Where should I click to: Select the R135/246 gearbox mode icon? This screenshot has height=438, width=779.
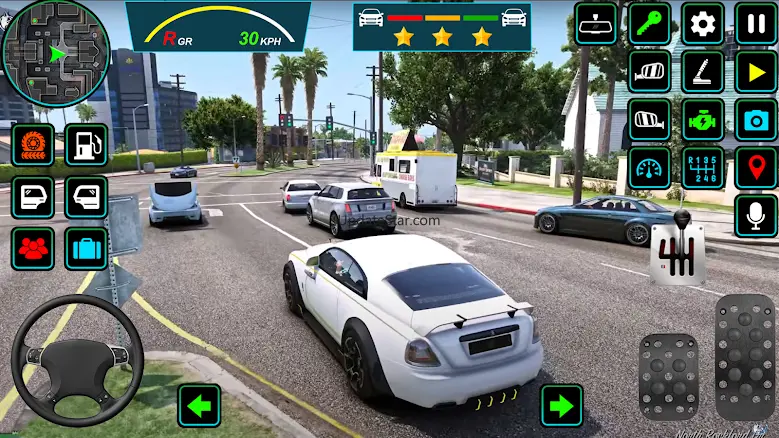[702, 167]
